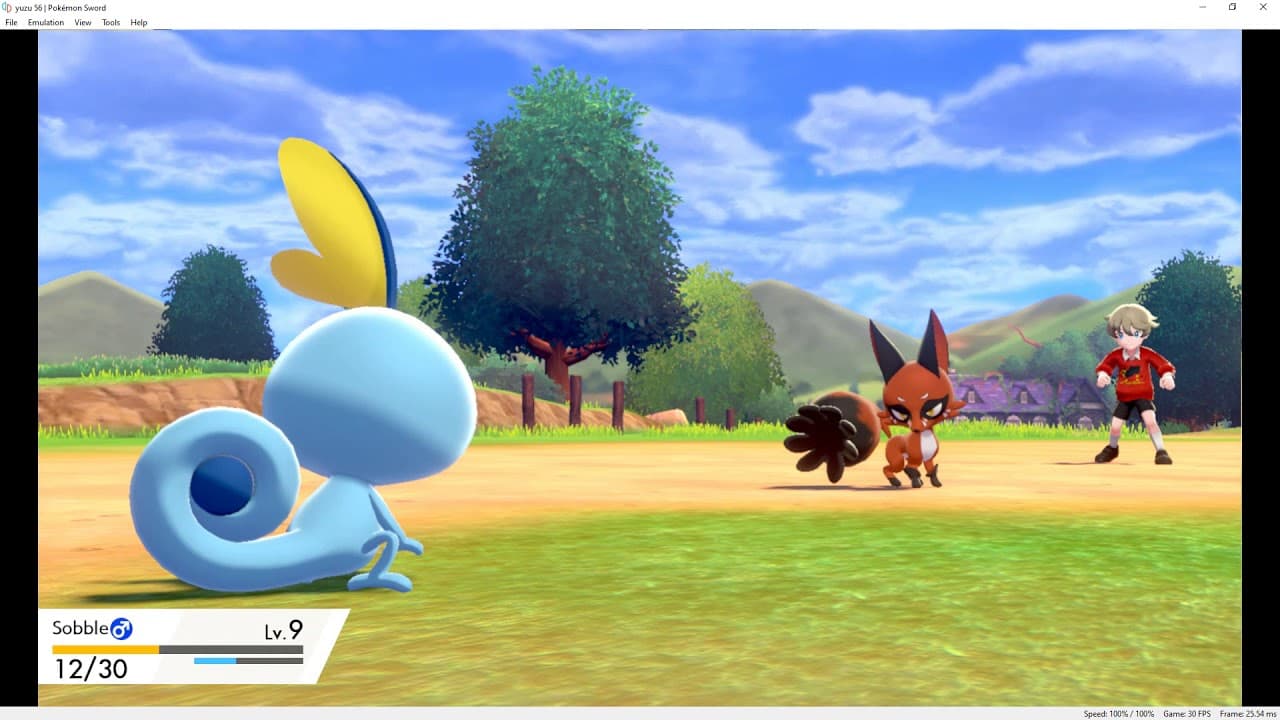This screenshot has height=720, width=1280.
Task: Click the Sobble name label
Action: coord(79,628)
